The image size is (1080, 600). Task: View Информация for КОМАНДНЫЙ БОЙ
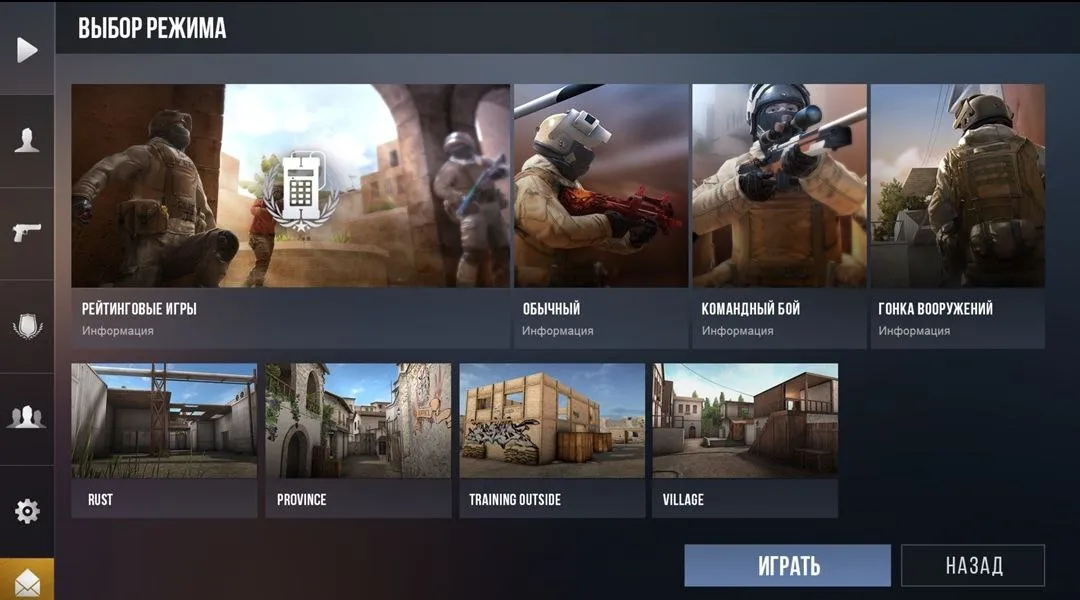tap(737, 331)
